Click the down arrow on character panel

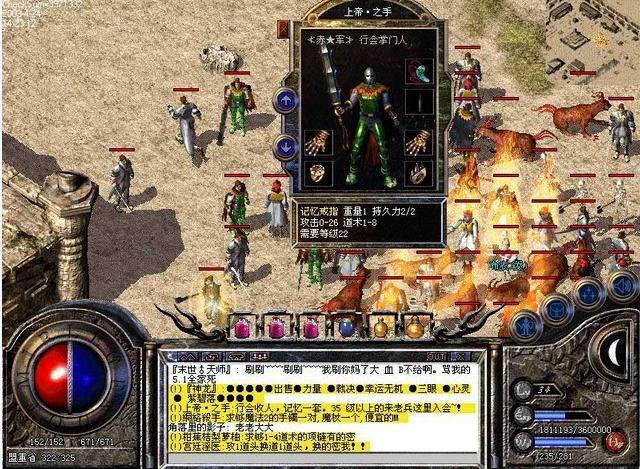point(286,146)
